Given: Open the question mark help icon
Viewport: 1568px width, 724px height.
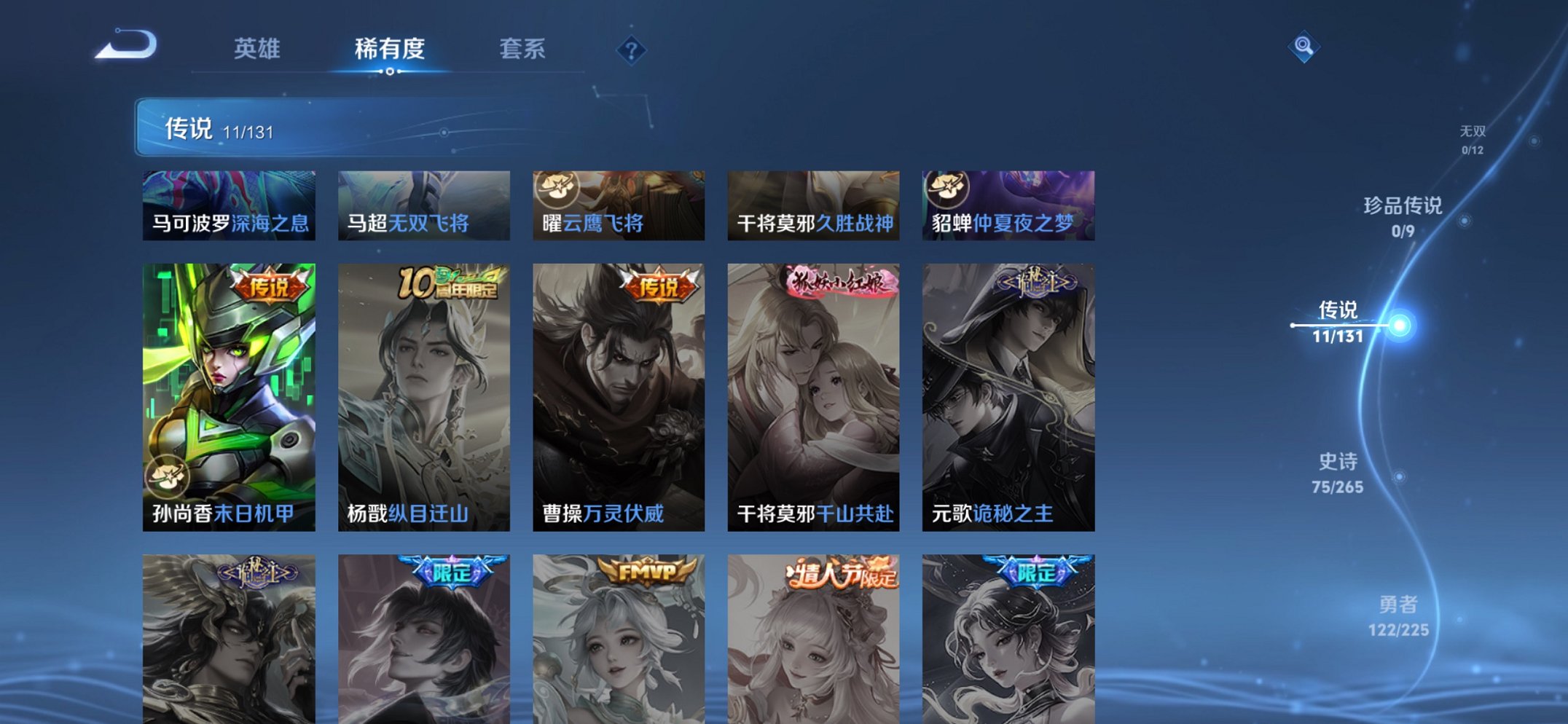Looking at the screenshot, I should 631,50.
